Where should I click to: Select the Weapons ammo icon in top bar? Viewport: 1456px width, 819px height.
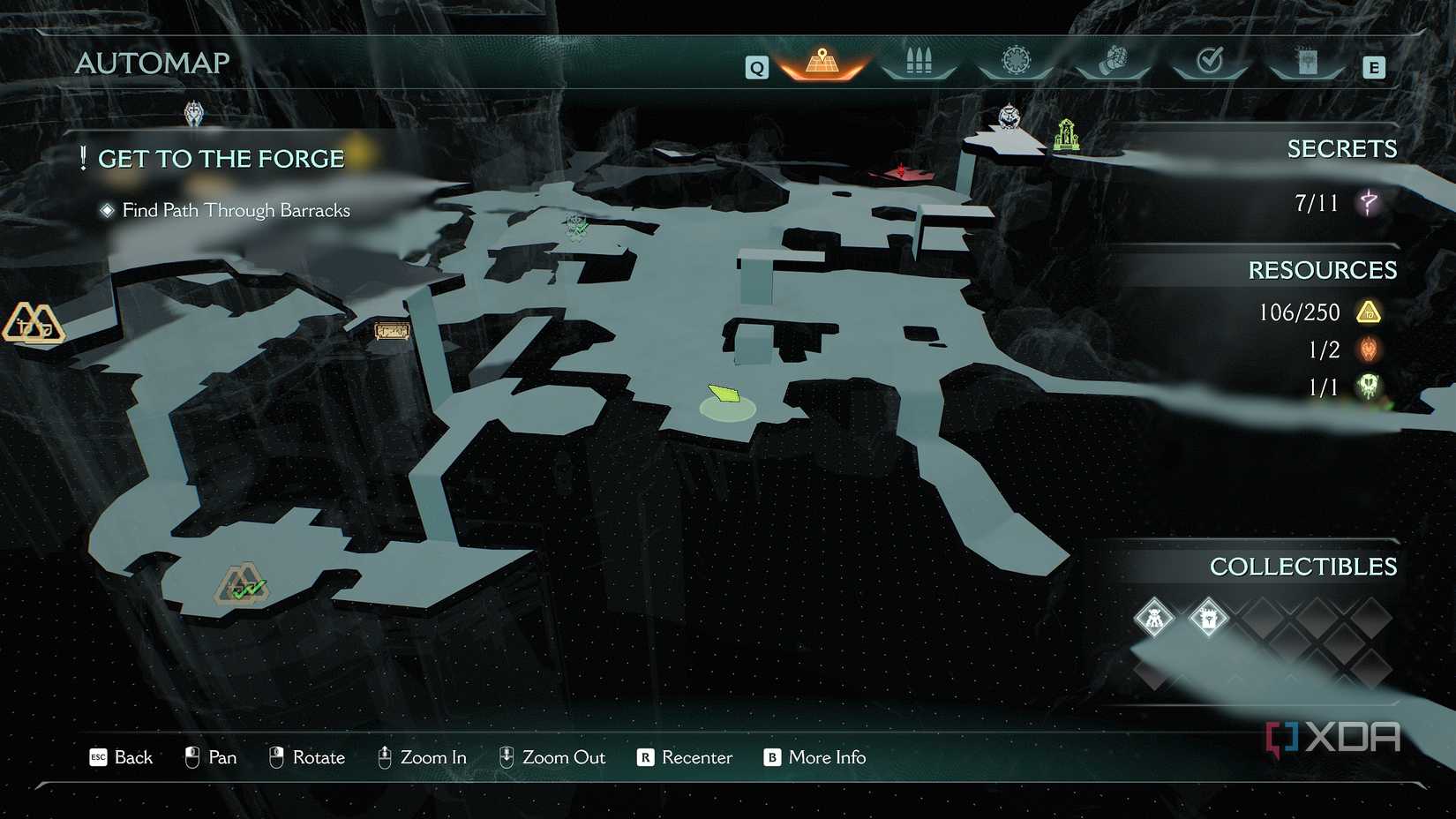click(x=918, y=58)
